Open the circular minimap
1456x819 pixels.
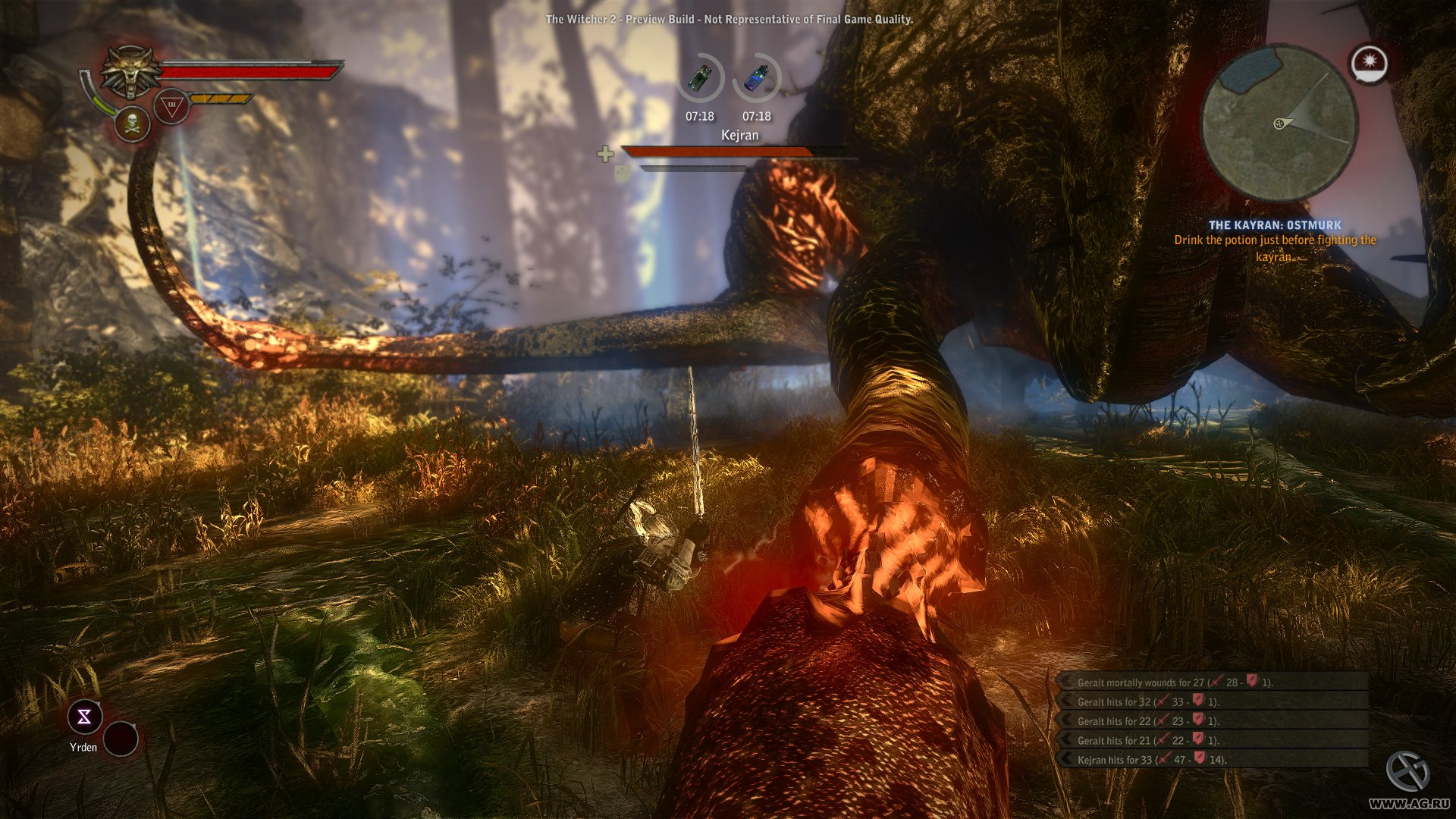tap(1280, 124)
